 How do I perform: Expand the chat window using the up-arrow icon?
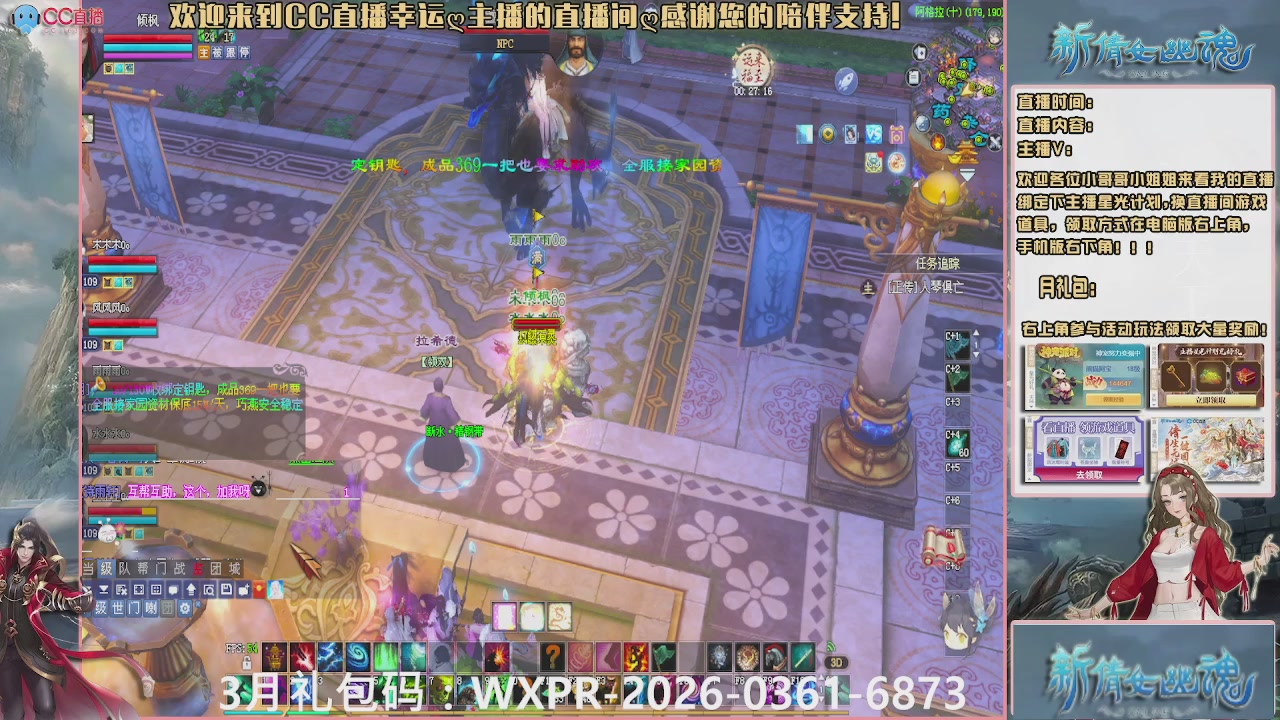(x=191, y=590)
